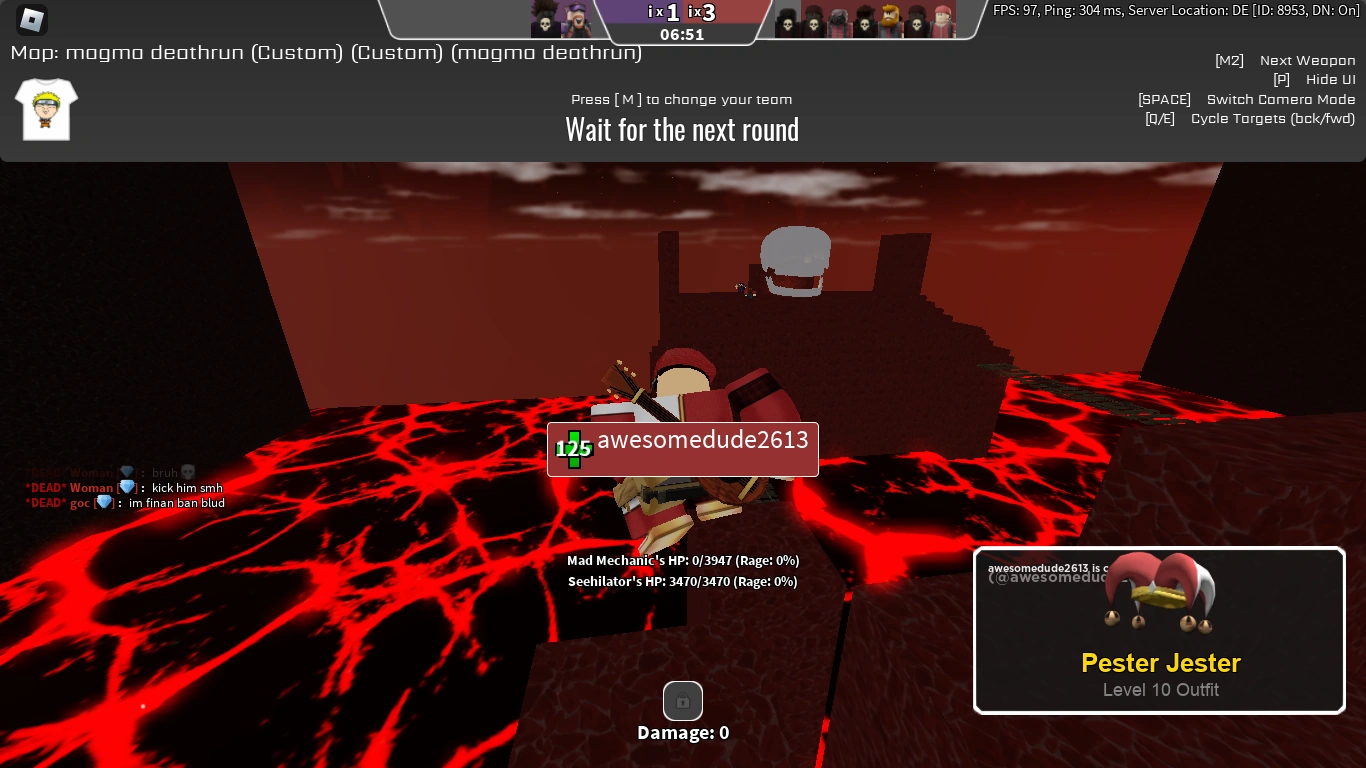
Task: Open the Next Weapon selector via [M2] label
Action: coord(1229,60)
